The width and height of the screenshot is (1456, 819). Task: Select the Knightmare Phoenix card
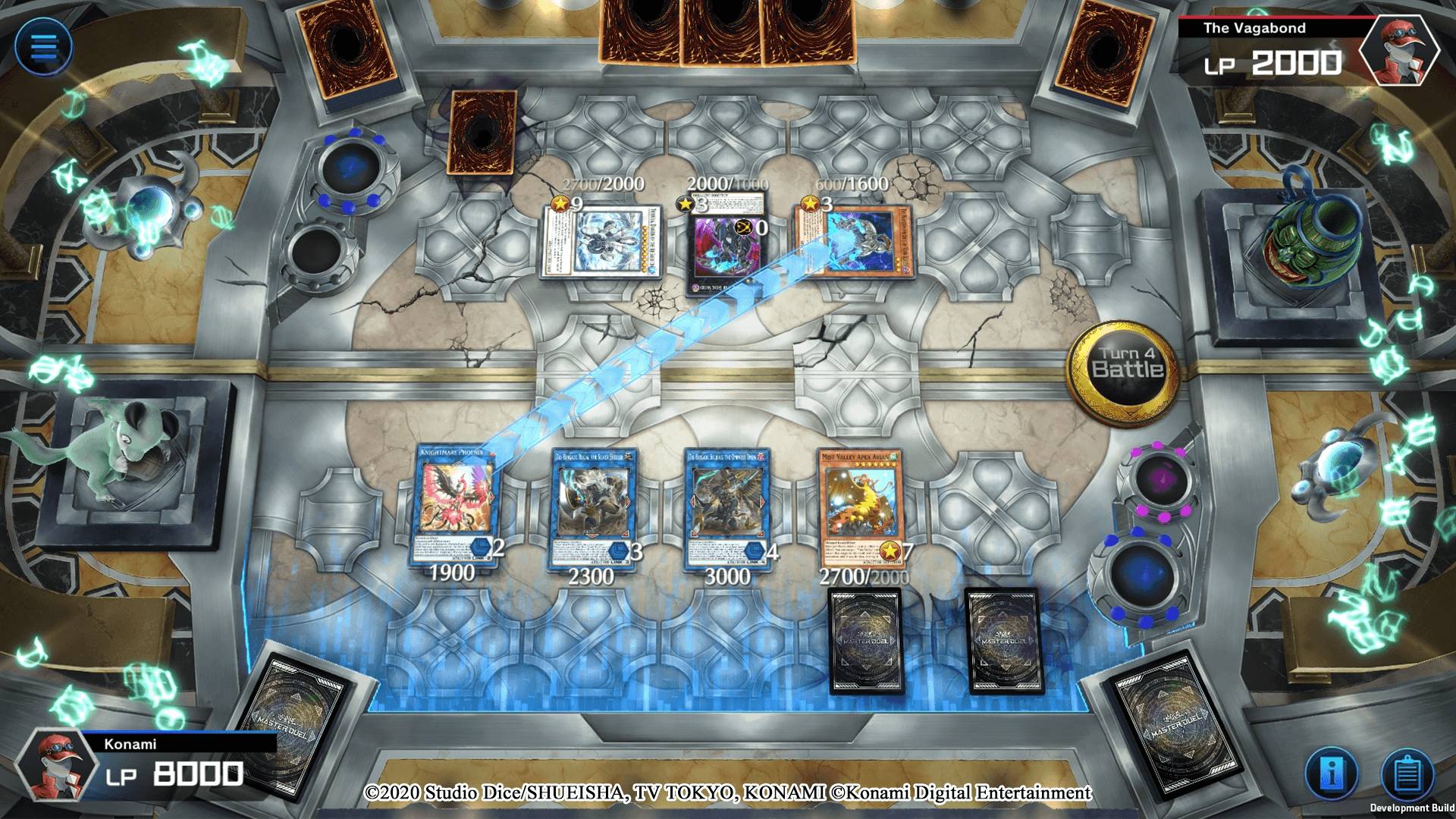455,504
